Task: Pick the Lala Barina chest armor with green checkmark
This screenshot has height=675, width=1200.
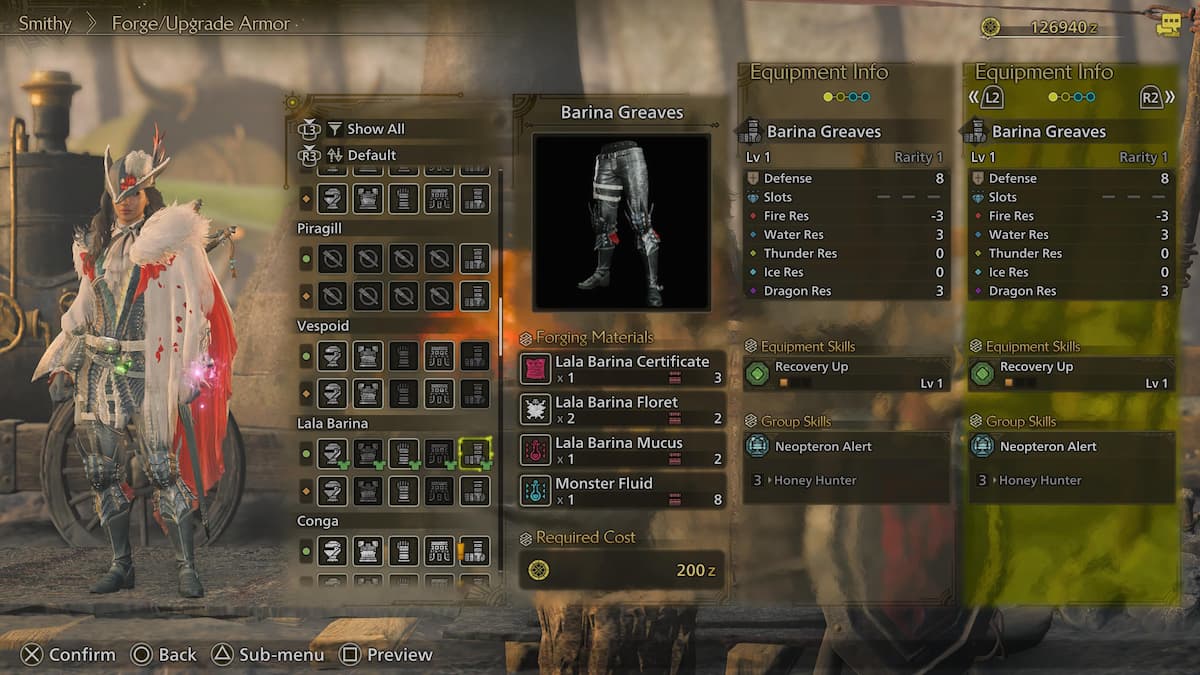Action: [x=368, y=454]
